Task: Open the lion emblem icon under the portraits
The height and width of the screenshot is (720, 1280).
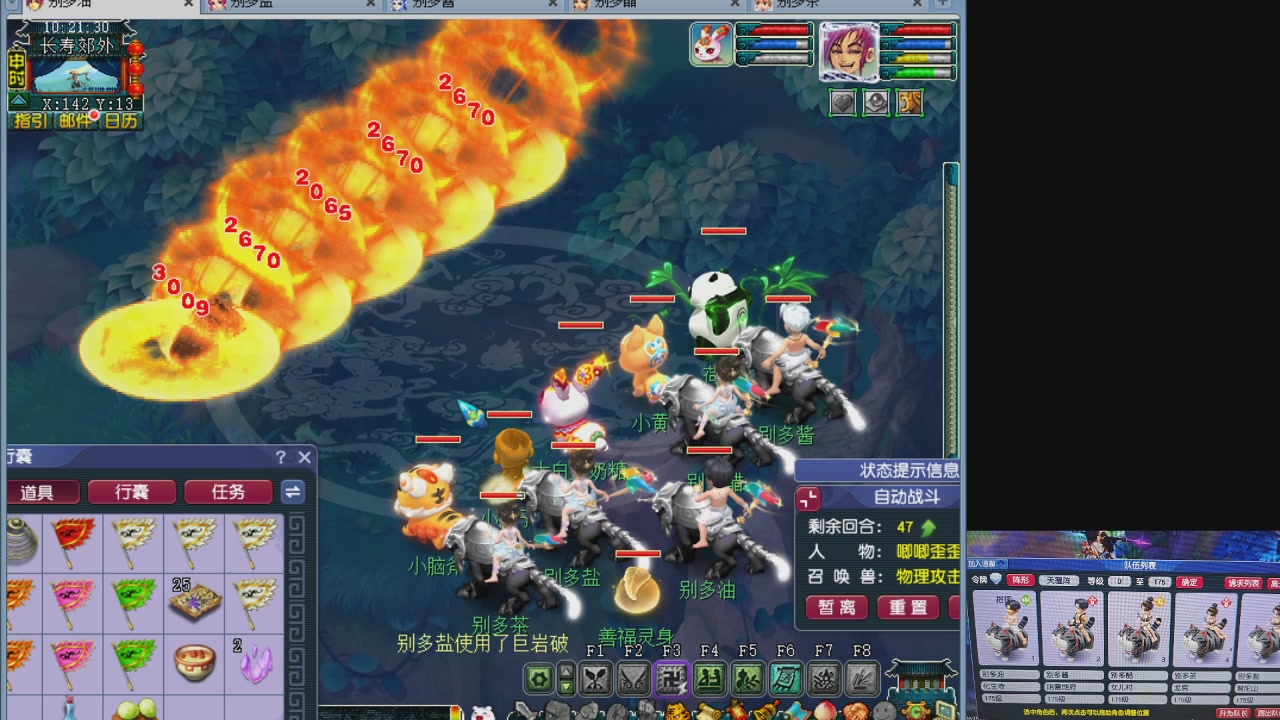Action: pyautogui.click(x=909, y=101)
